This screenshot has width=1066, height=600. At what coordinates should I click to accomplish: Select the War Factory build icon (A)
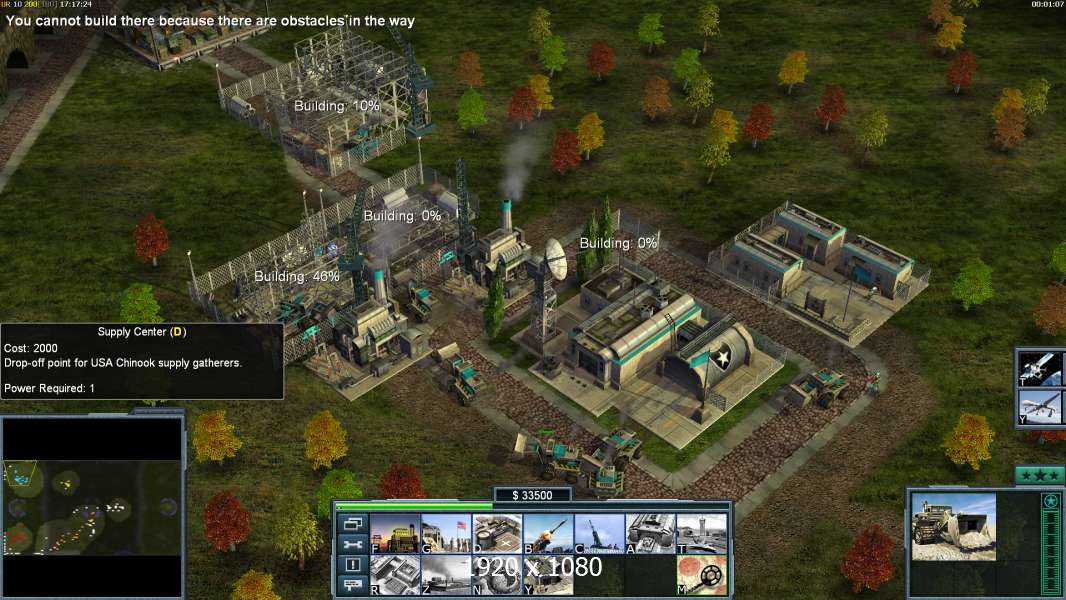(x=650, y=534)
